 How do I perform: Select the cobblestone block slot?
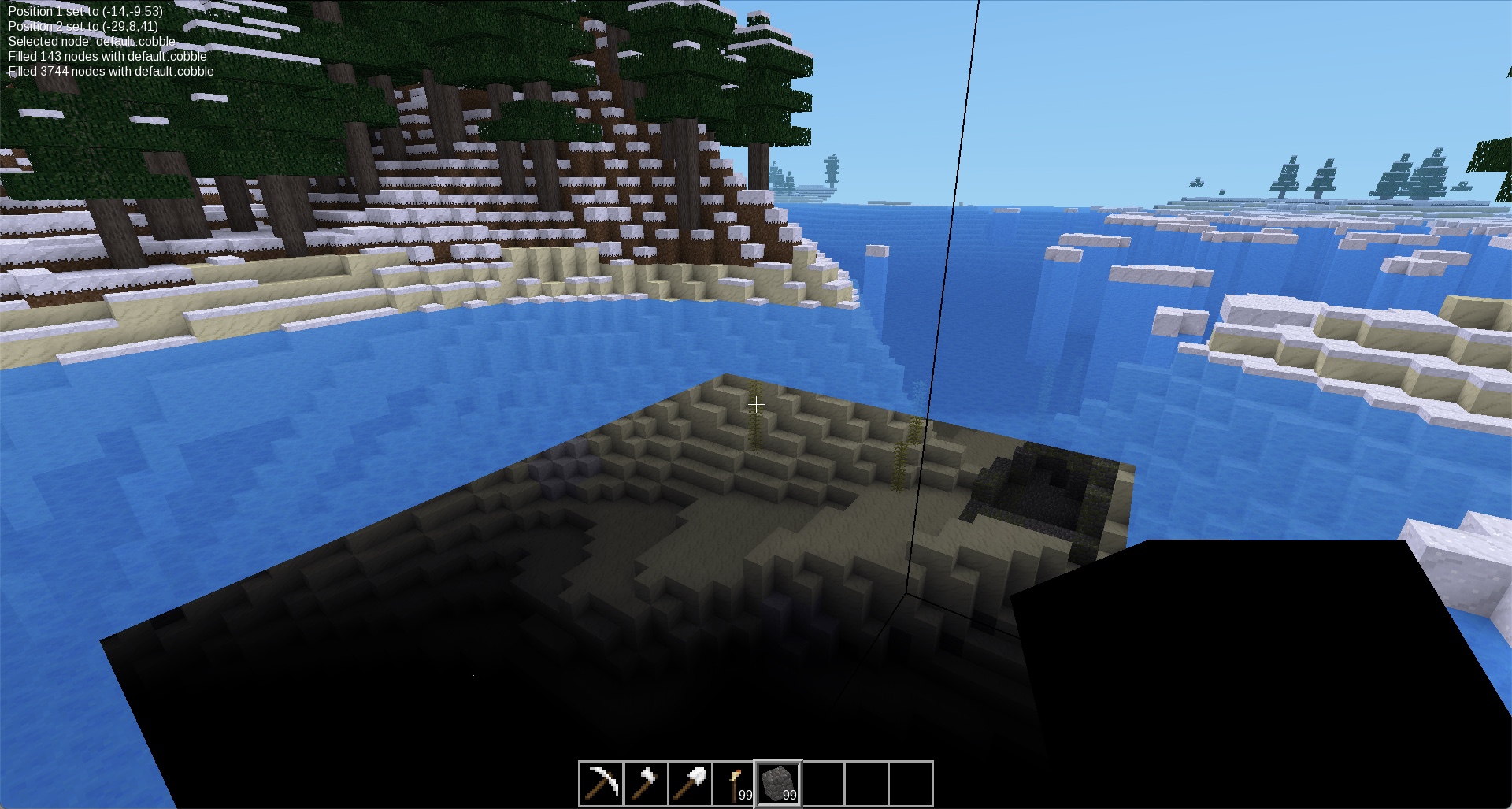coord(778,784)
